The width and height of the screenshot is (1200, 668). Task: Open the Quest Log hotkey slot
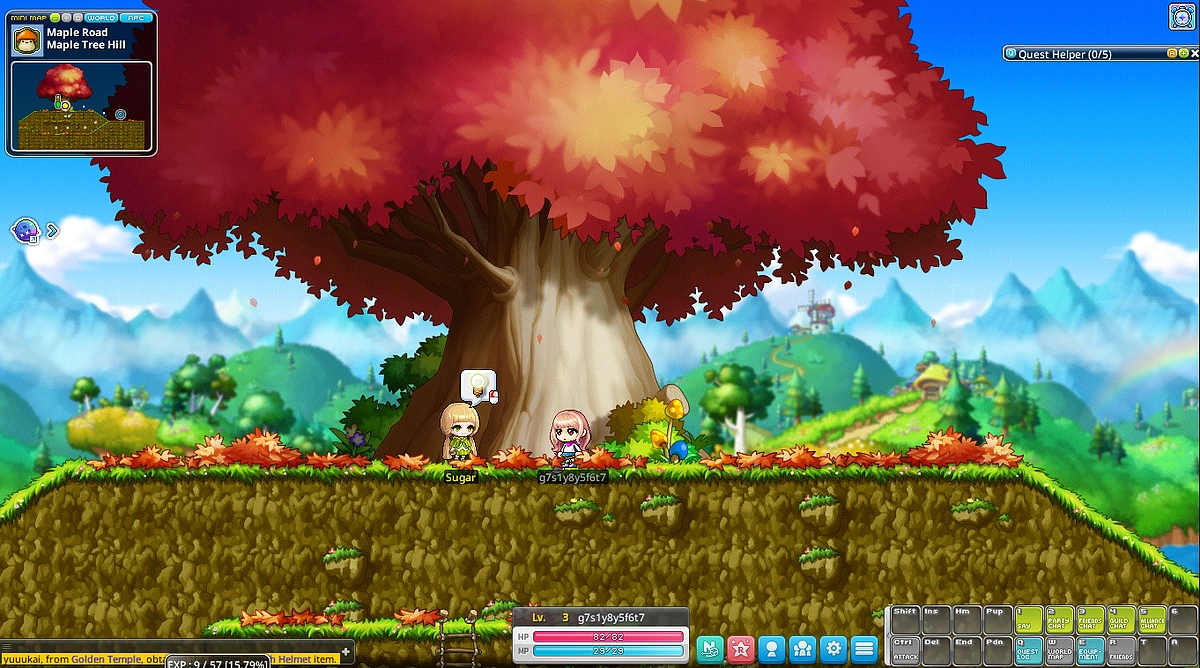tap(1028, 650)
